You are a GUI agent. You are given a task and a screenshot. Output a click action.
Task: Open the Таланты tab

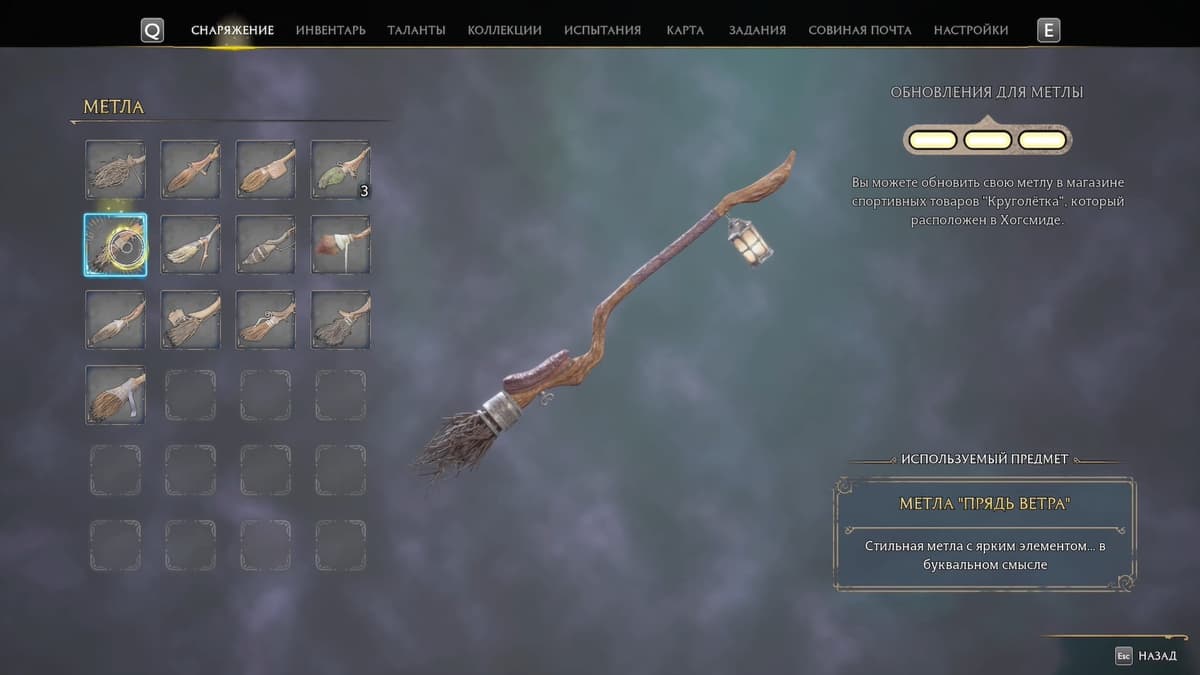tap(416, 30)
